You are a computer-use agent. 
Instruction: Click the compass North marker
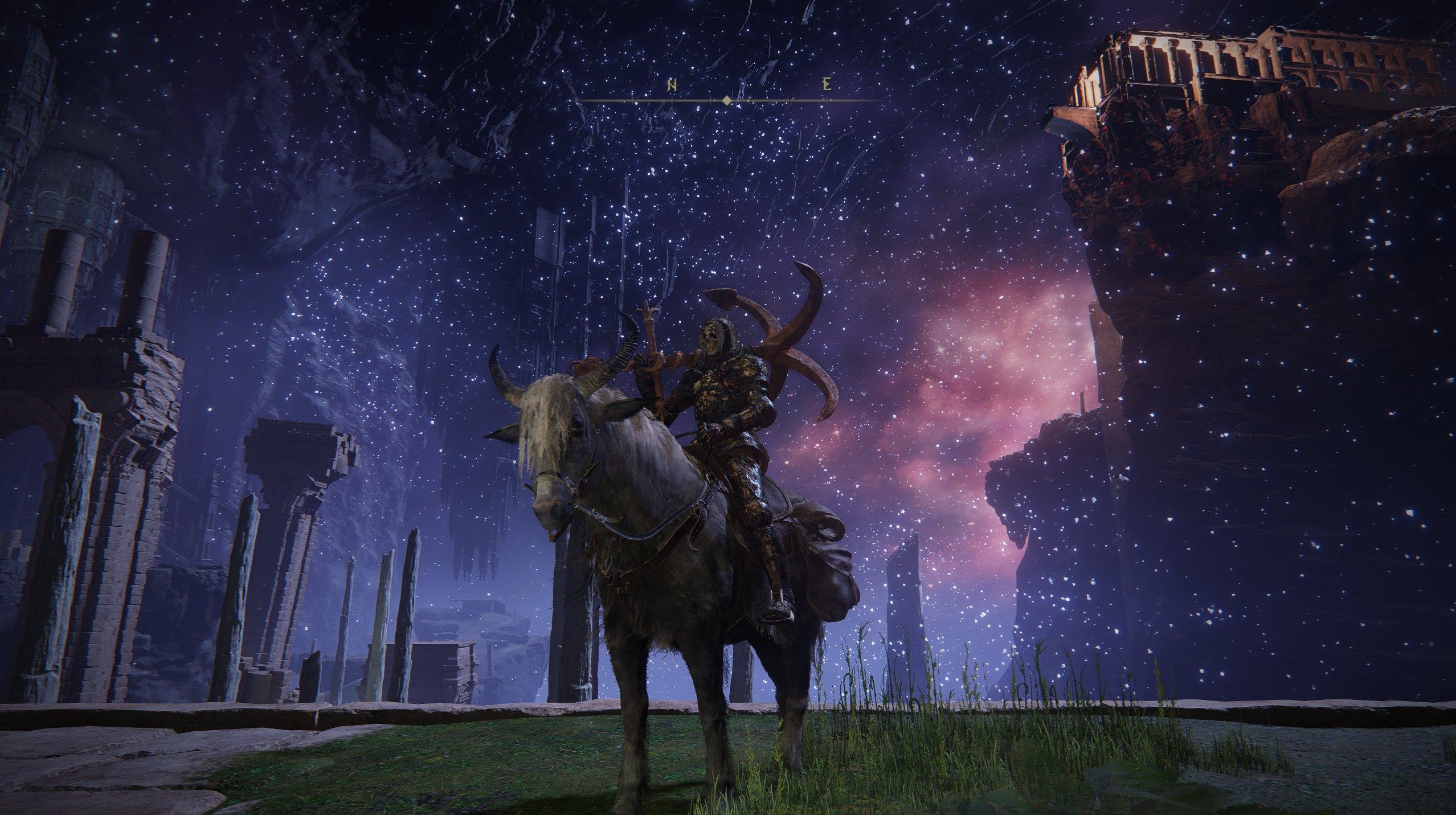point(672,86)
